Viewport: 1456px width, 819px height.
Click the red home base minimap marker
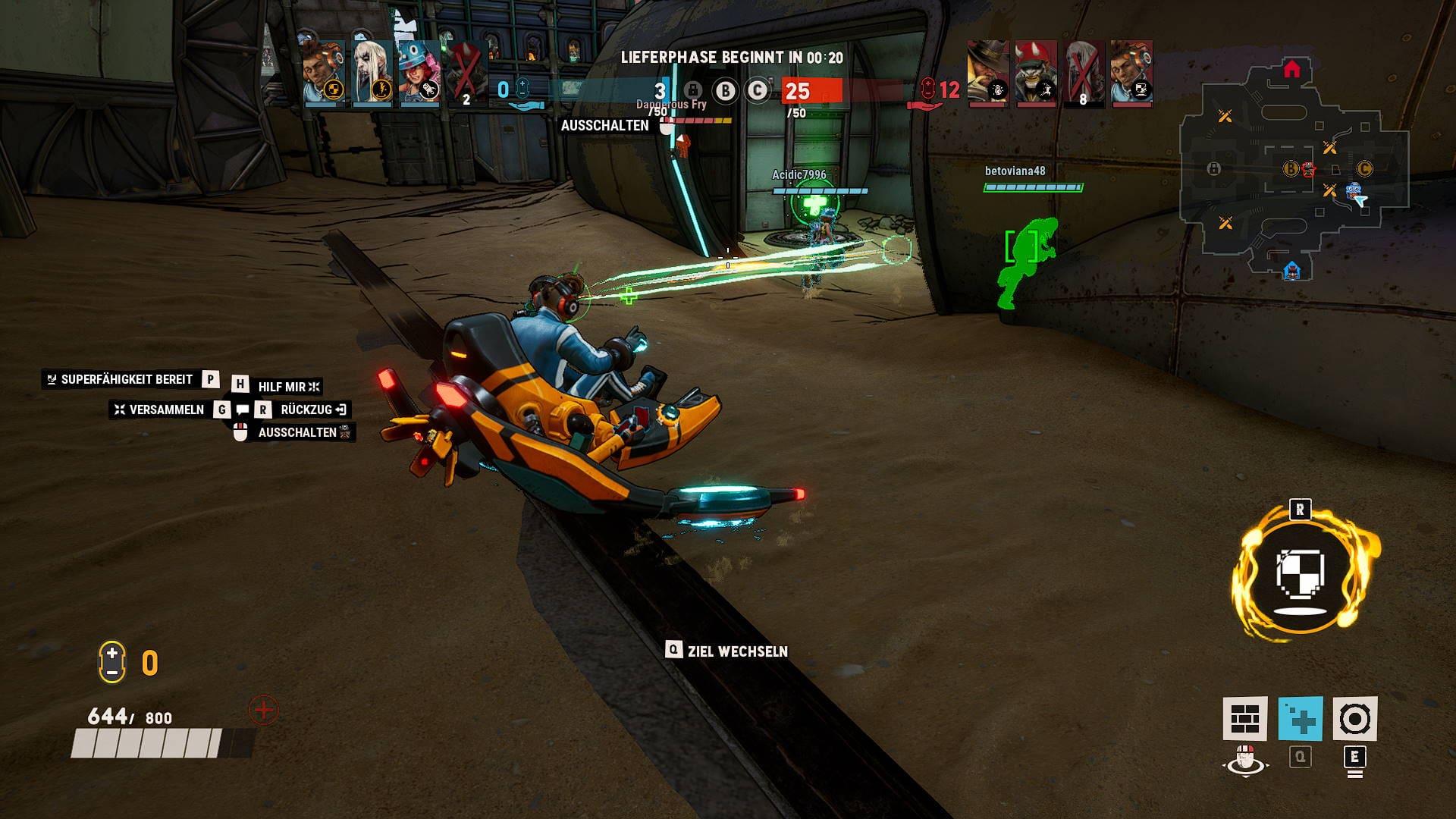coord(1292,70)
